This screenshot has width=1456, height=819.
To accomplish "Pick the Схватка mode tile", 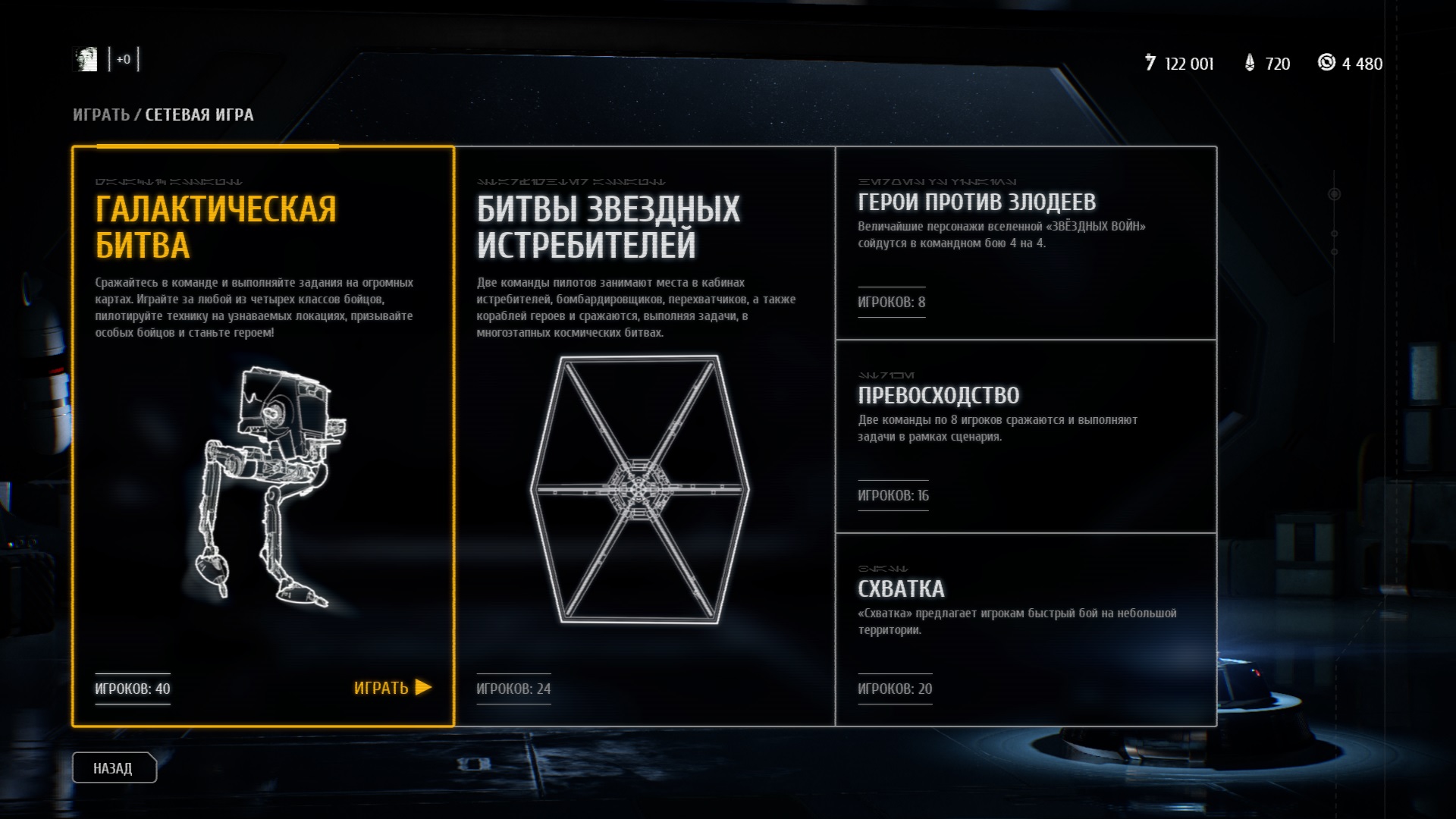I will [1025, 629].
